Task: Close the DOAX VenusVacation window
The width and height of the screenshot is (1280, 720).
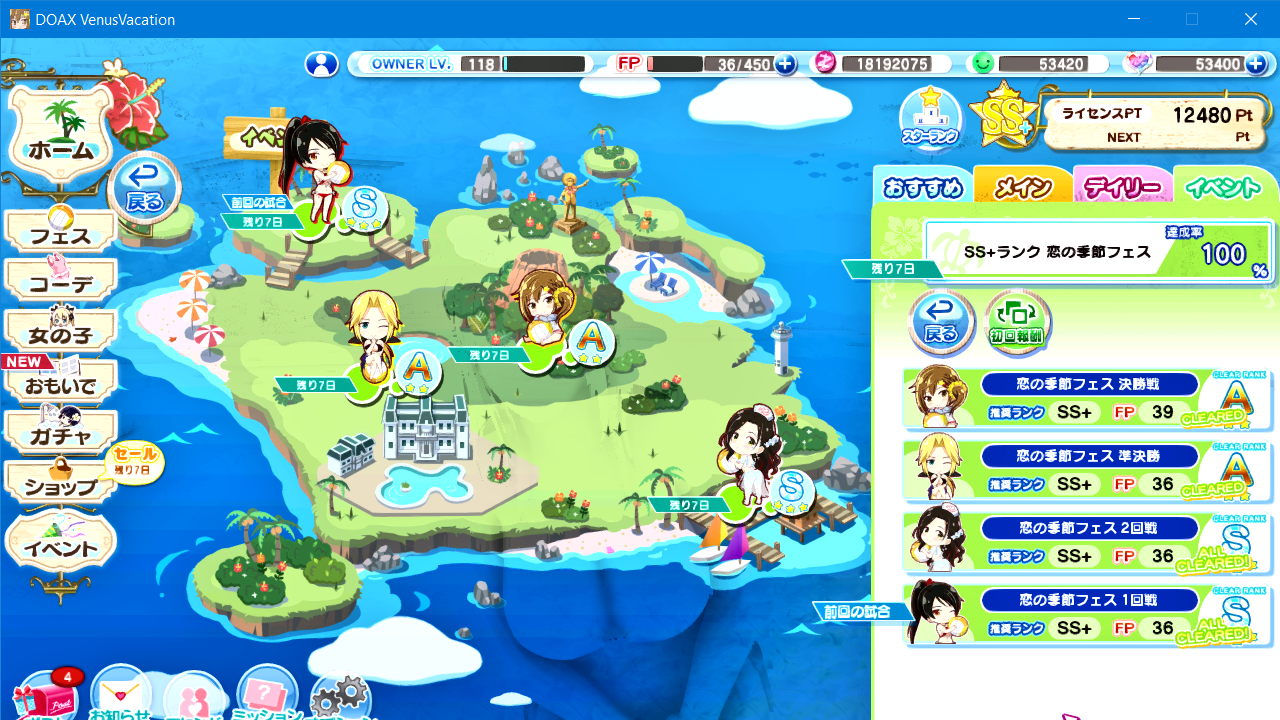Action: coord(1250,19)
